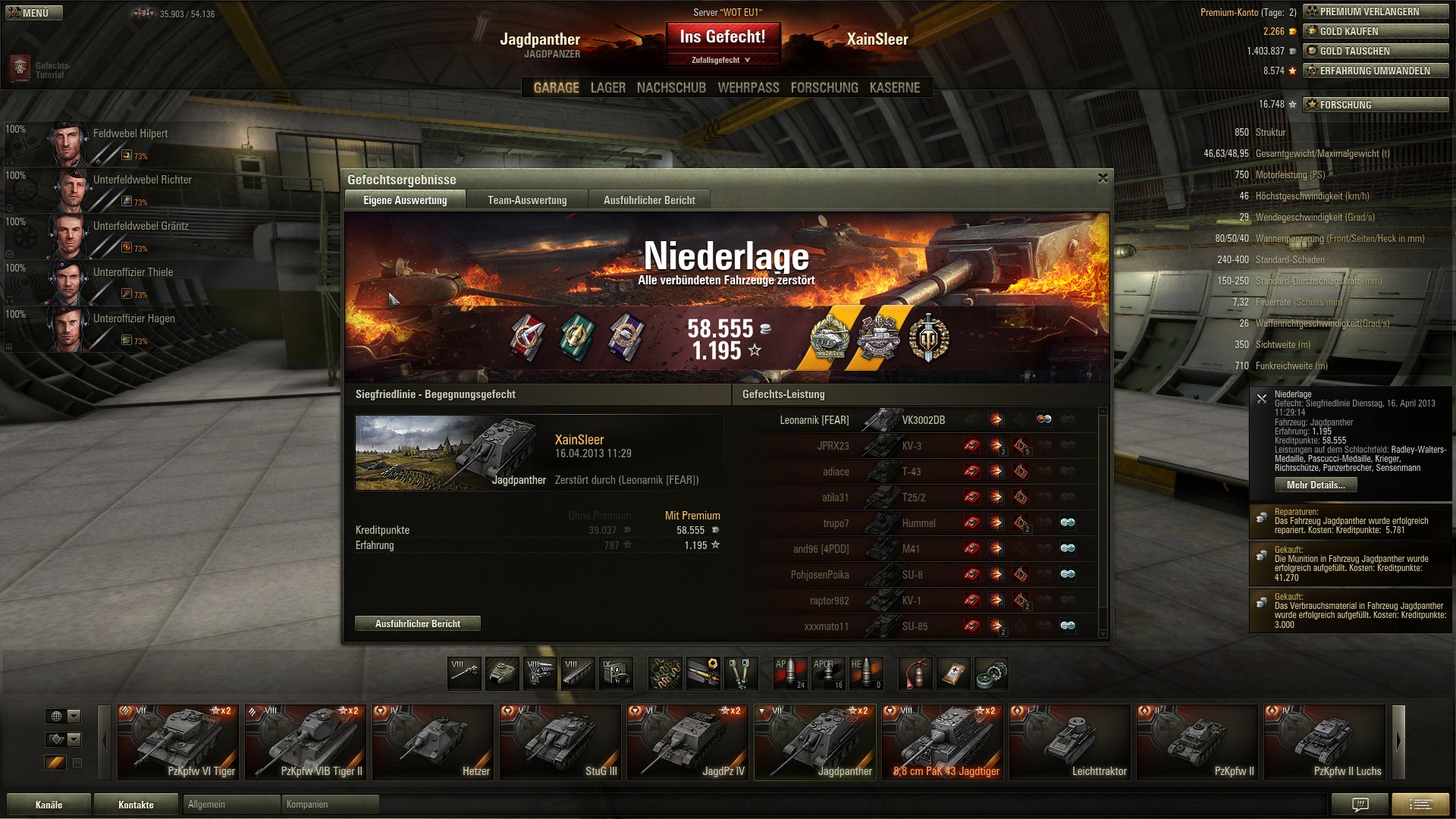This screenshot has width=1456, height=819.
Task: Switch to the Team-Auswertung tab
Action: click(527, 200)
